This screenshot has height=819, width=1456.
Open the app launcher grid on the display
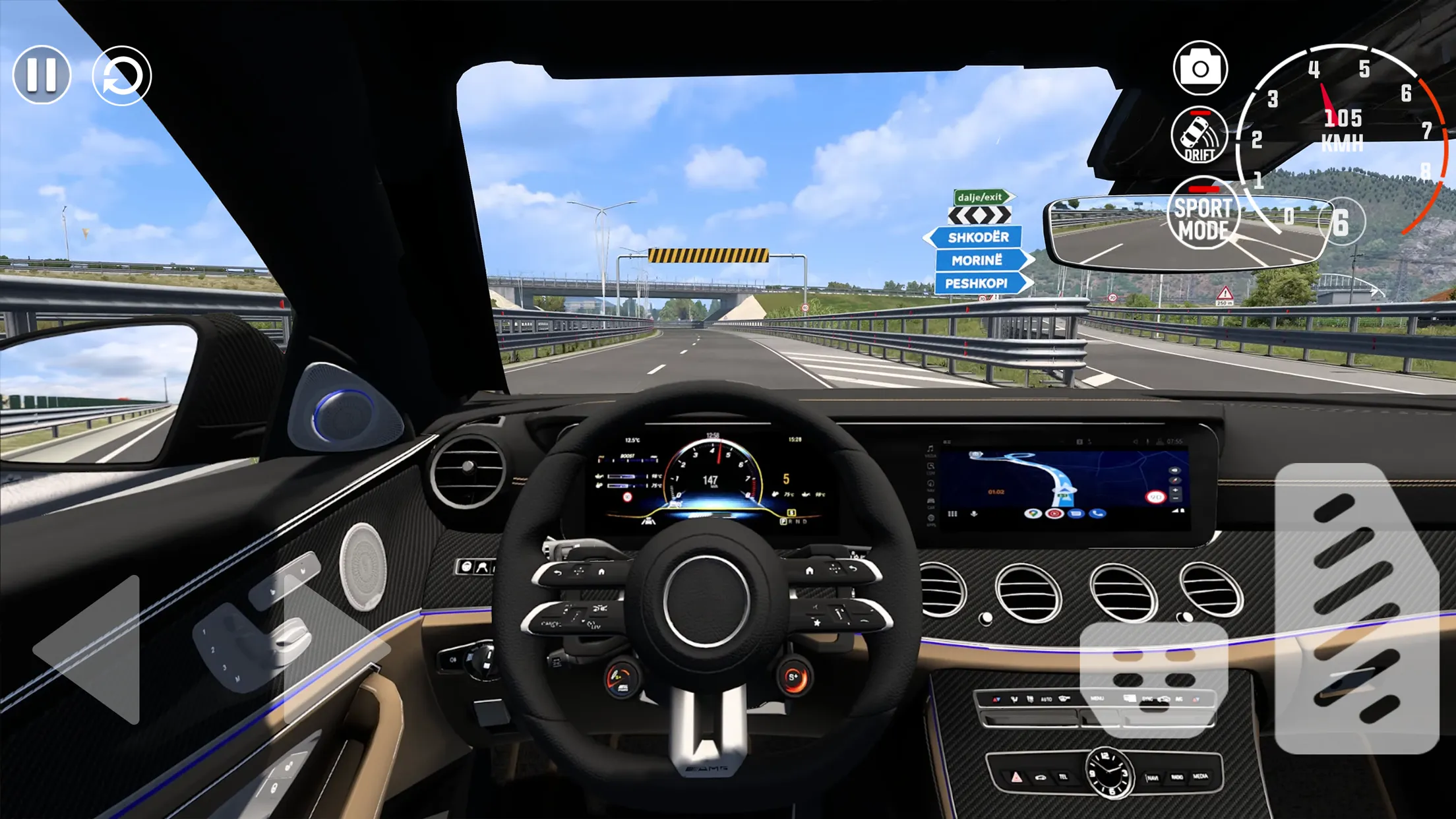tap(952, 514)
